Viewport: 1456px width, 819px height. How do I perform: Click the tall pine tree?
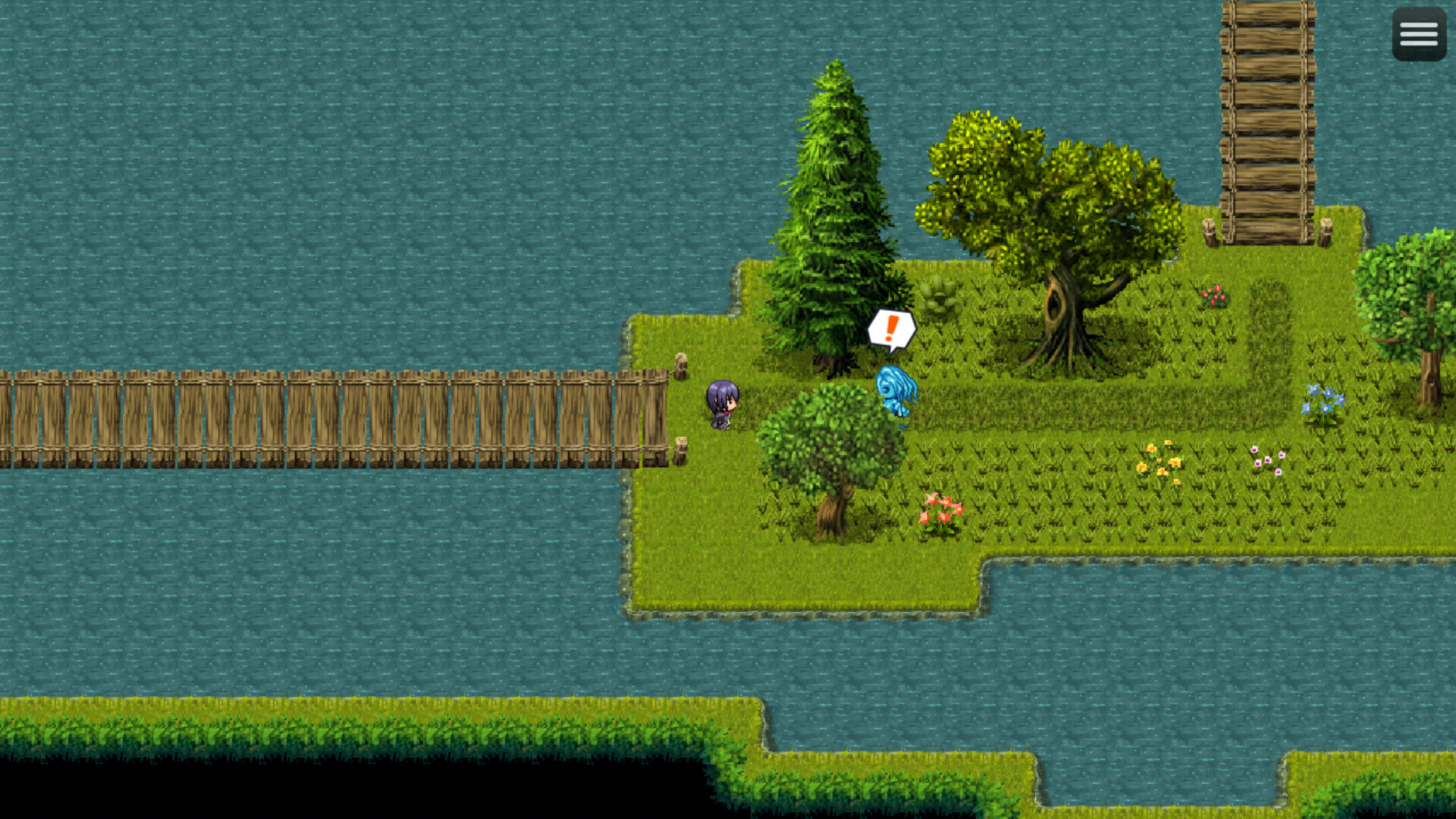tap(834, 212)
